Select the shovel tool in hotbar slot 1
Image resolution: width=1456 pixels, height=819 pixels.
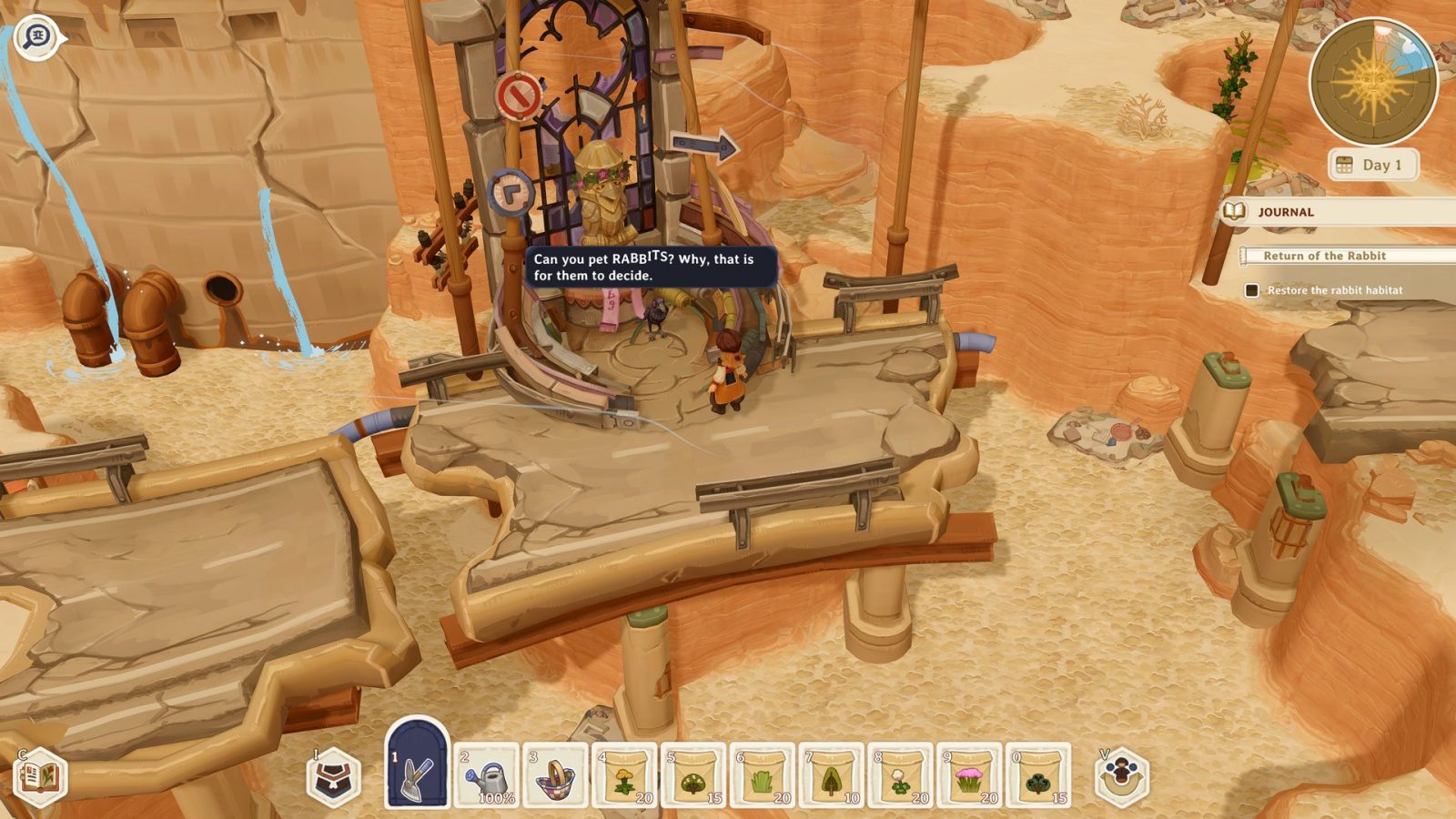click(416, 766)
